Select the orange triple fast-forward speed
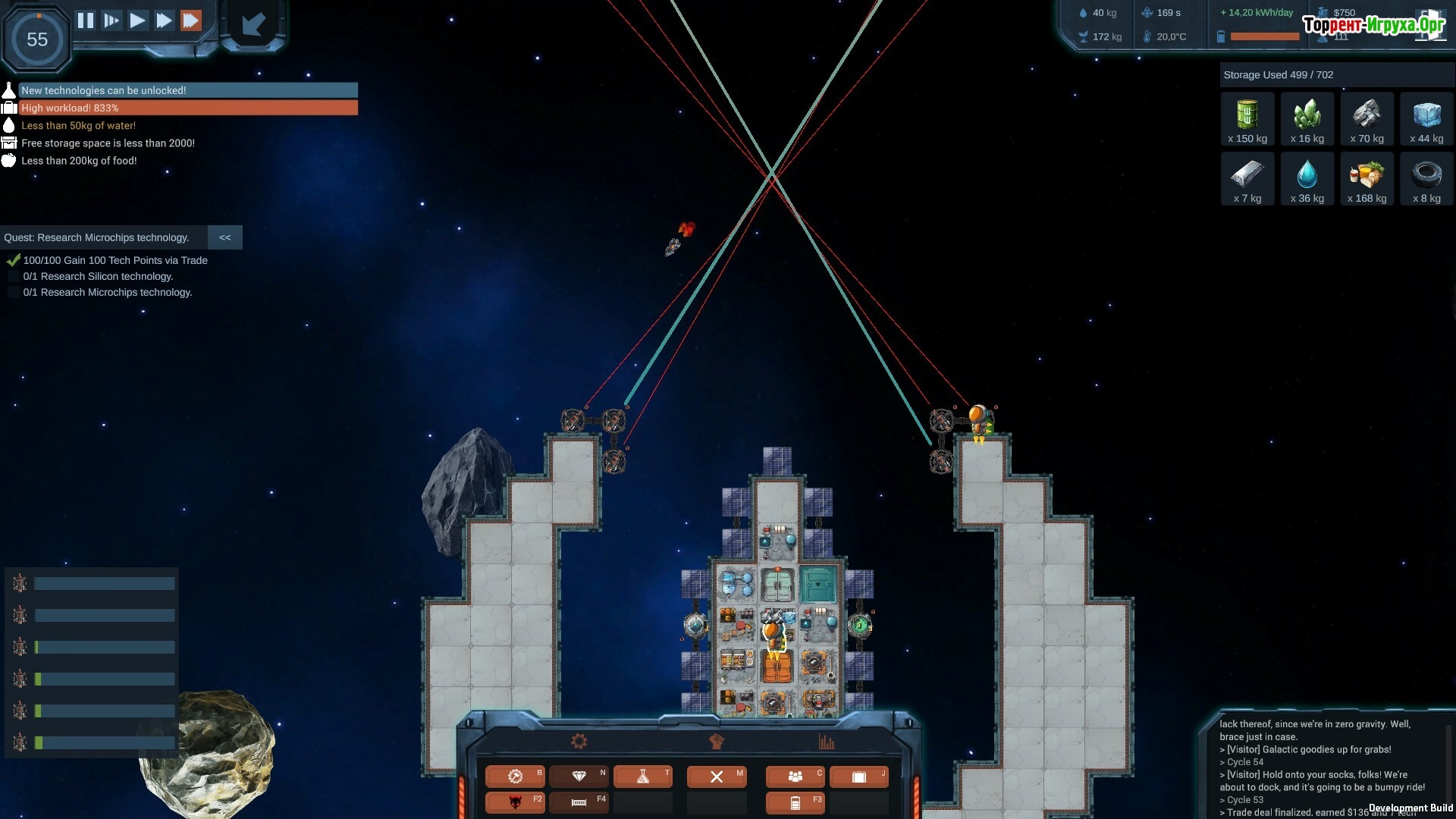This screenshot has height=819, width=1456. point(191,20)
